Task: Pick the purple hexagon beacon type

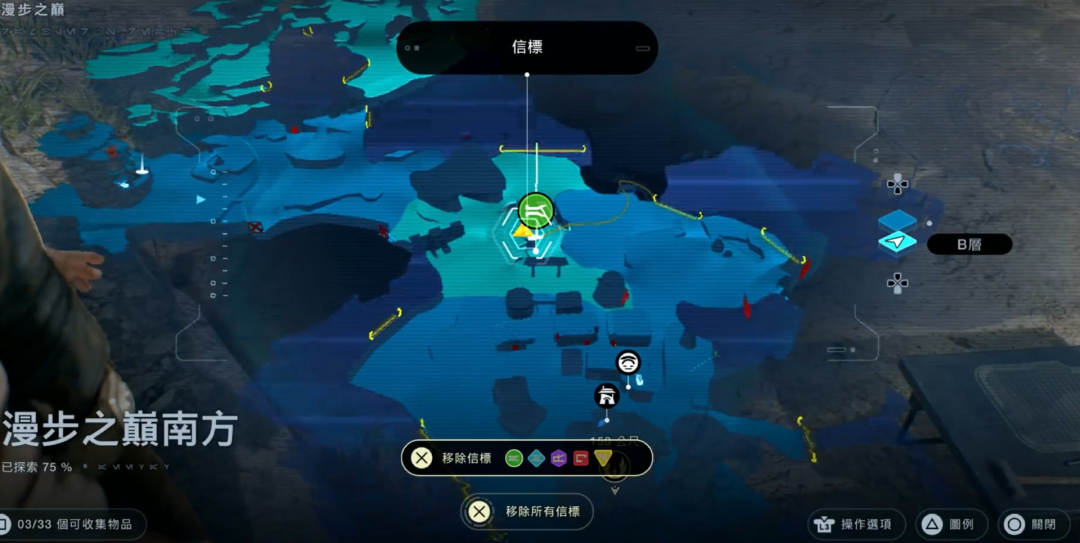Action: click(x=558, y=458)
